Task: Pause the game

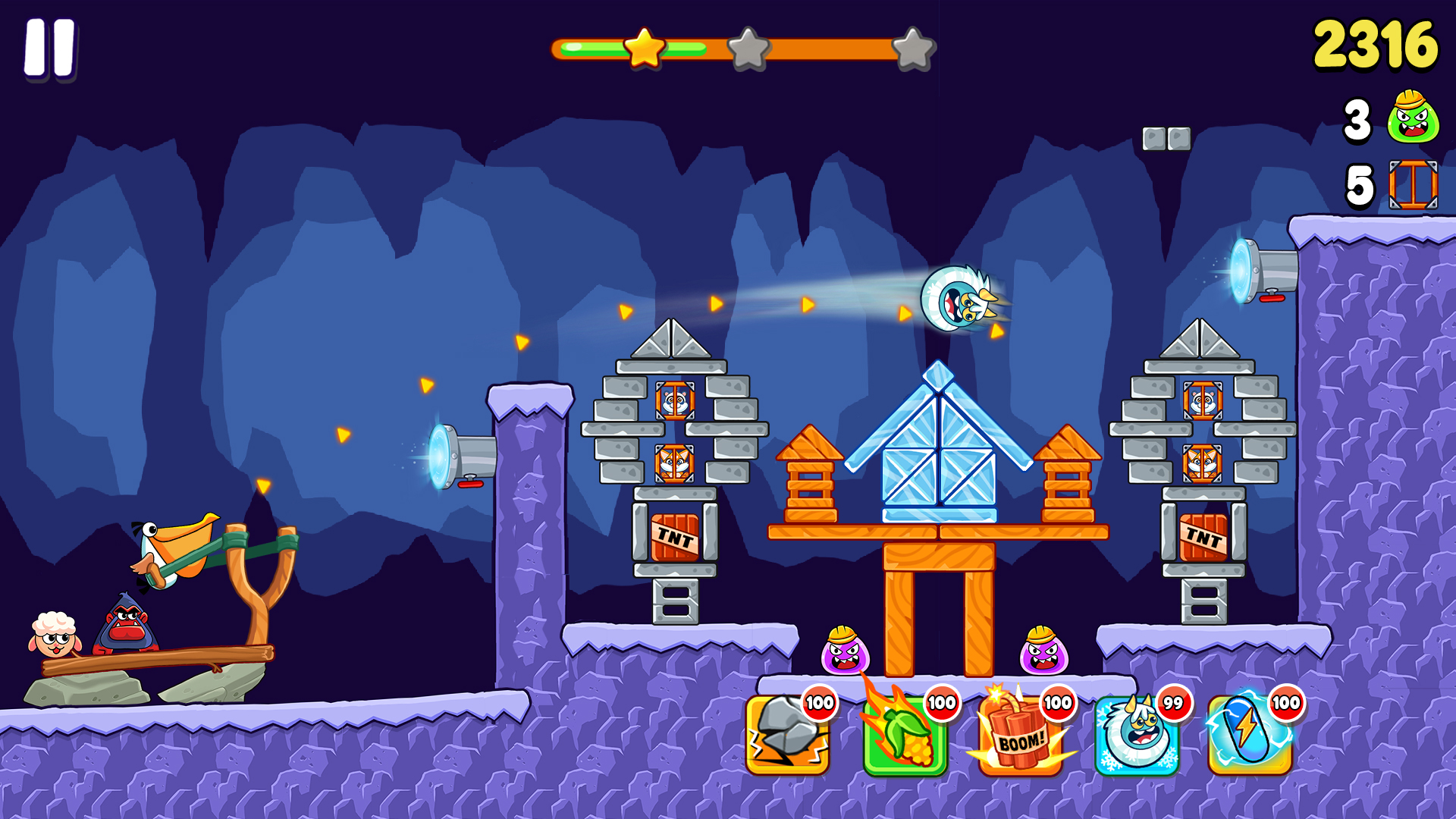Action: coord(50,48)
